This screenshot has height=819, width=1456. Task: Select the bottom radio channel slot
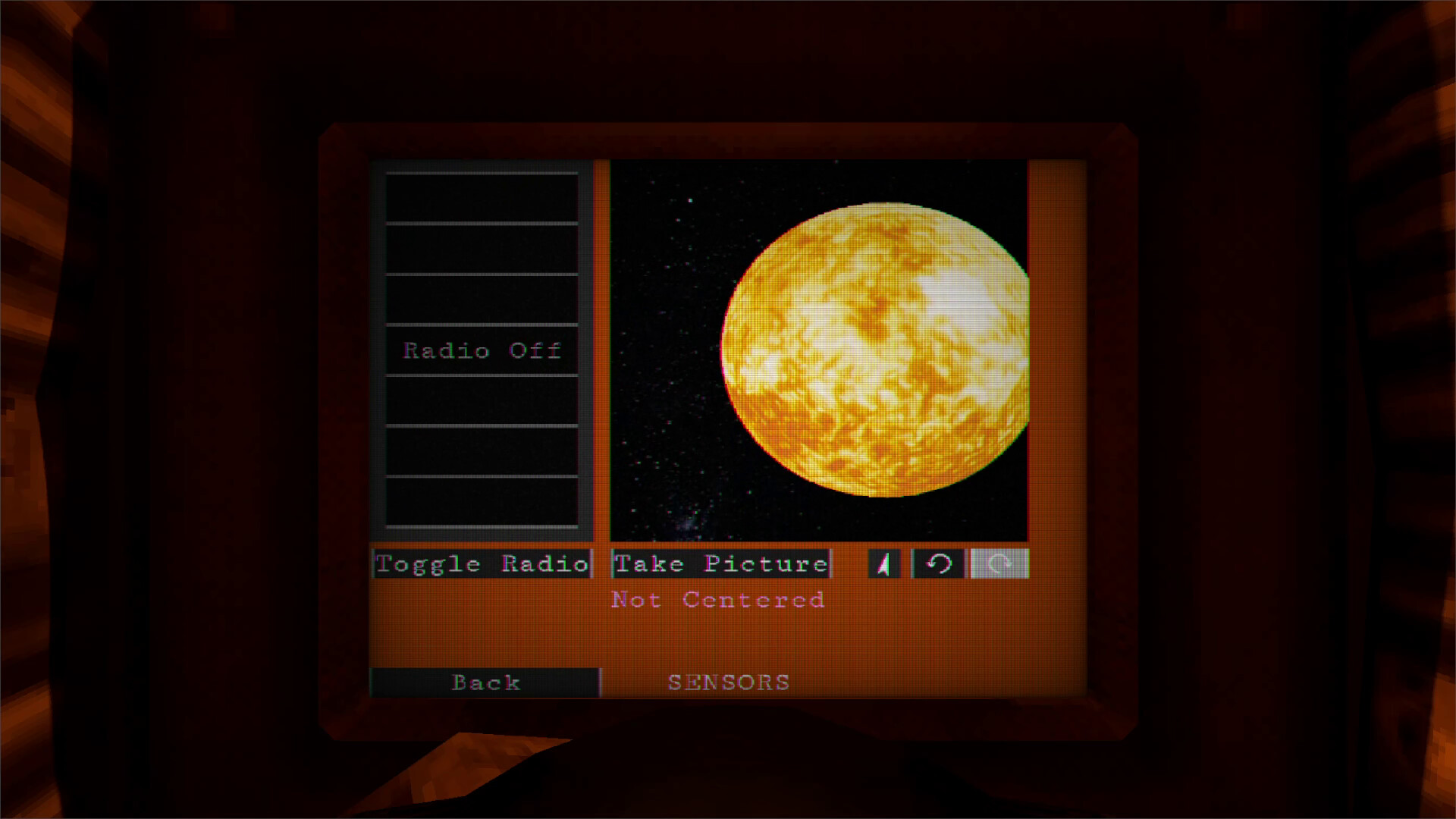[482, 500]
